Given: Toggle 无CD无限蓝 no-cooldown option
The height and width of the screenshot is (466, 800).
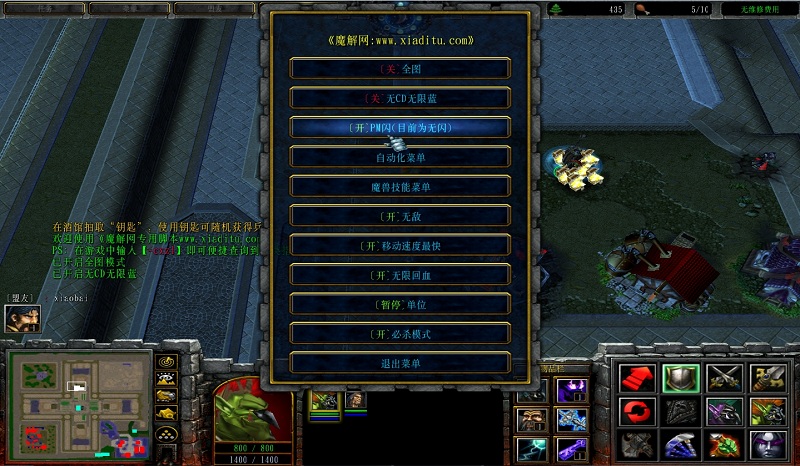Looking at the screenshot, I should point(400,98).
